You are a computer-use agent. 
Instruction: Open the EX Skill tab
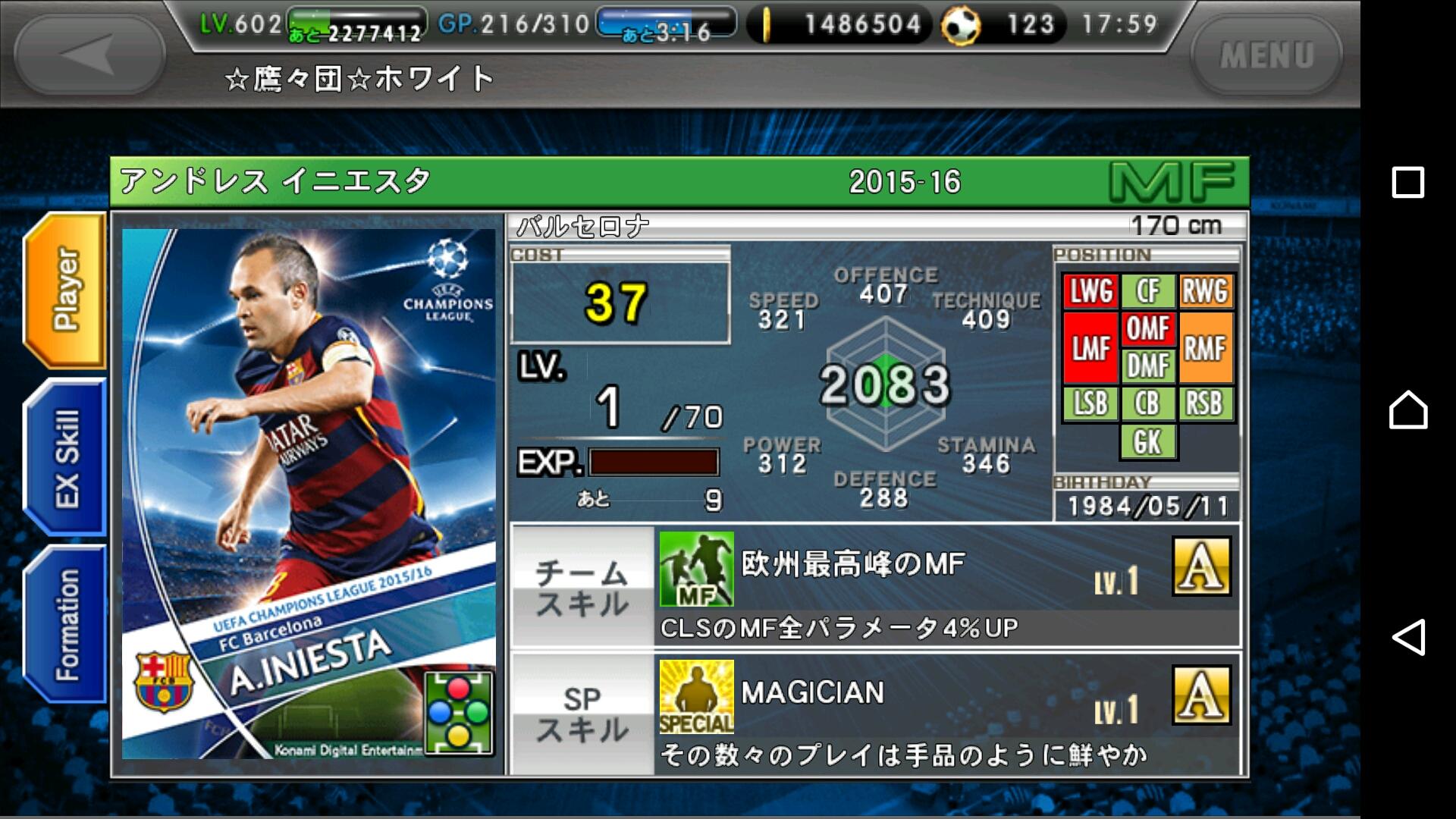pyautogui.click(x=66, y=458)
